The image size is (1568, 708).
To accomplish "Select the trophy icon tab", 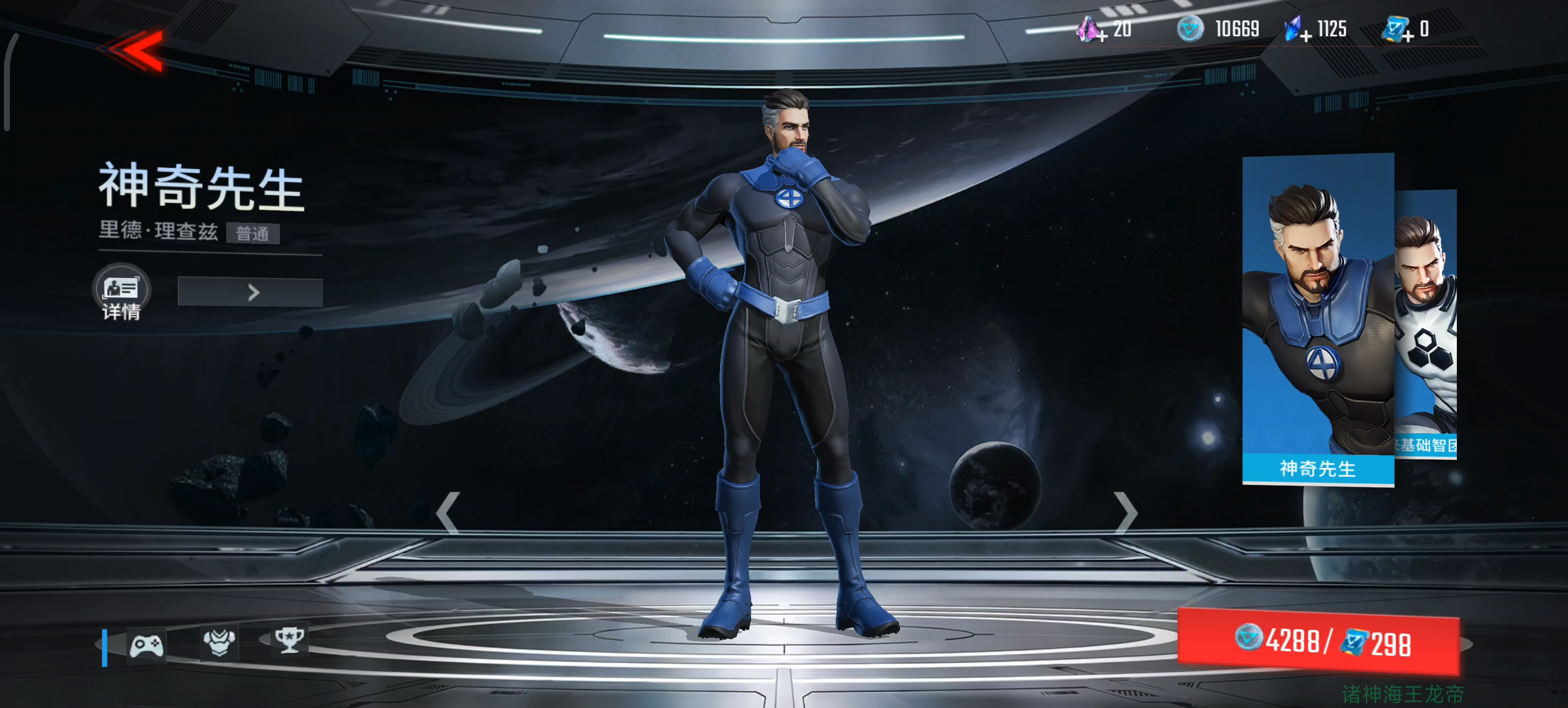I will coord(289,640).
